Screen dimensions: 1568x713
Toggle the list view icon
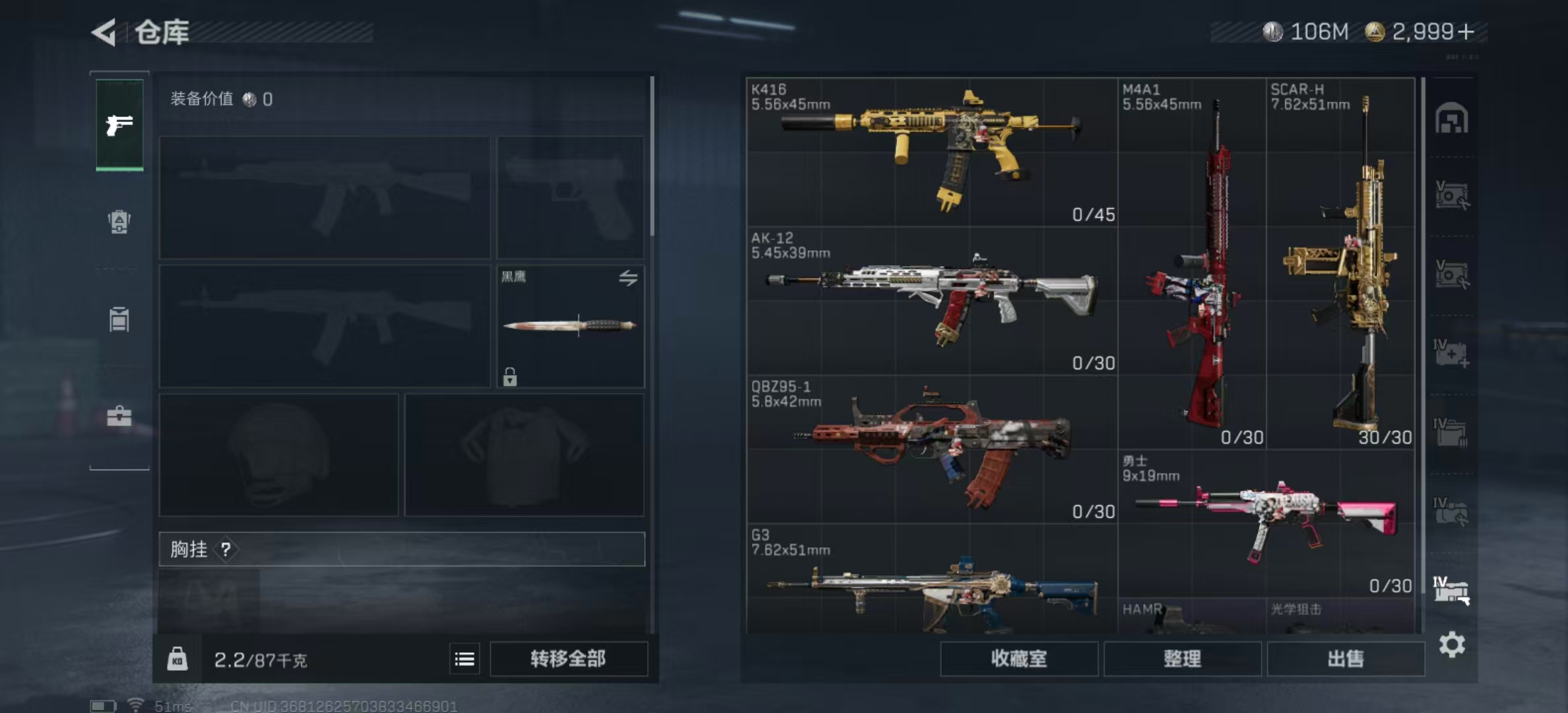(x=465, y=659)
